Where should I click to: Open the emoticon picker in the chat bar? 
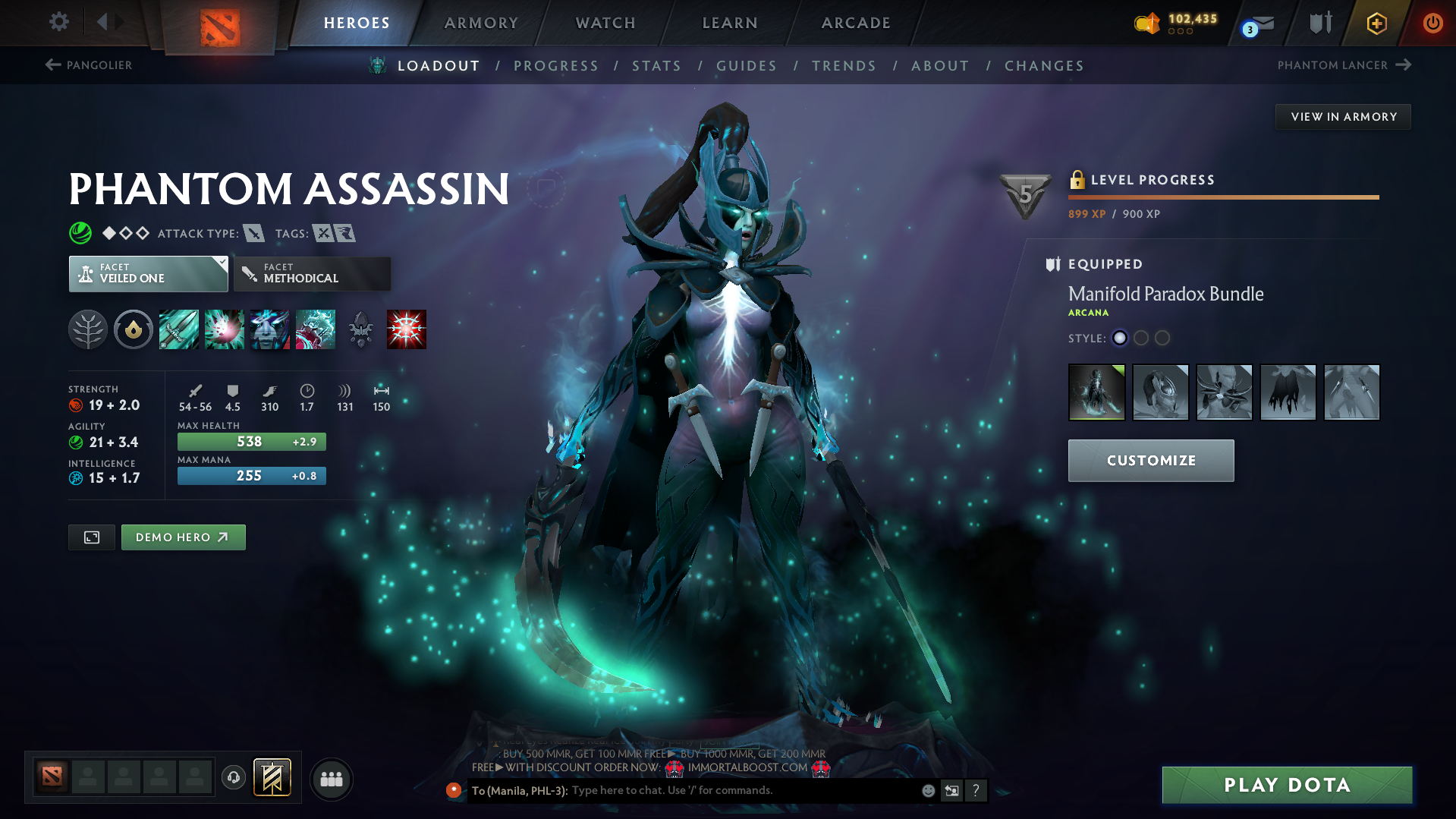(x=927, y=790)
